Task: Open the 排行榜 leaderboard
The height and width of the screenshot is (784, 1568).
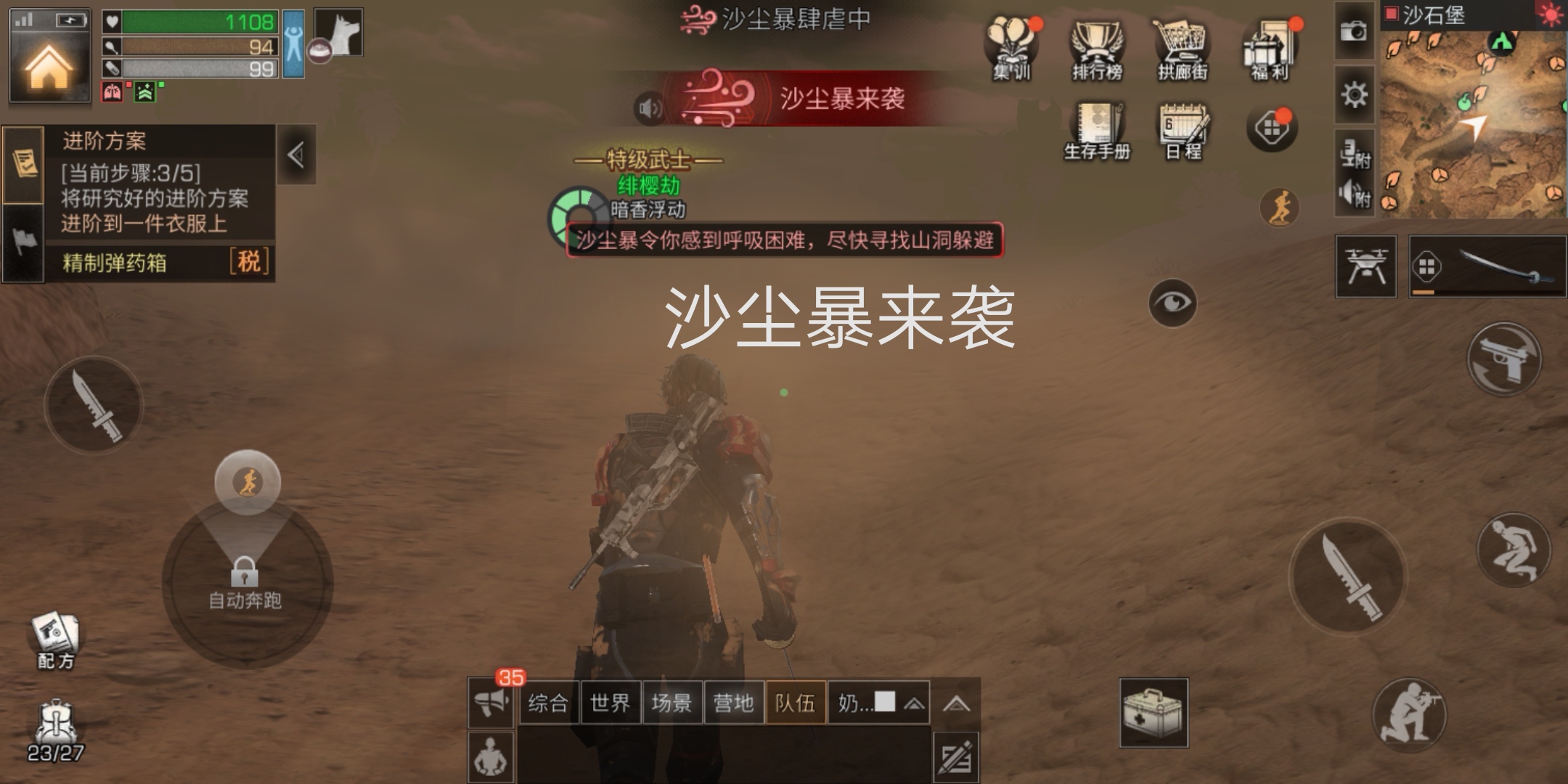Action: (1096, 49)
